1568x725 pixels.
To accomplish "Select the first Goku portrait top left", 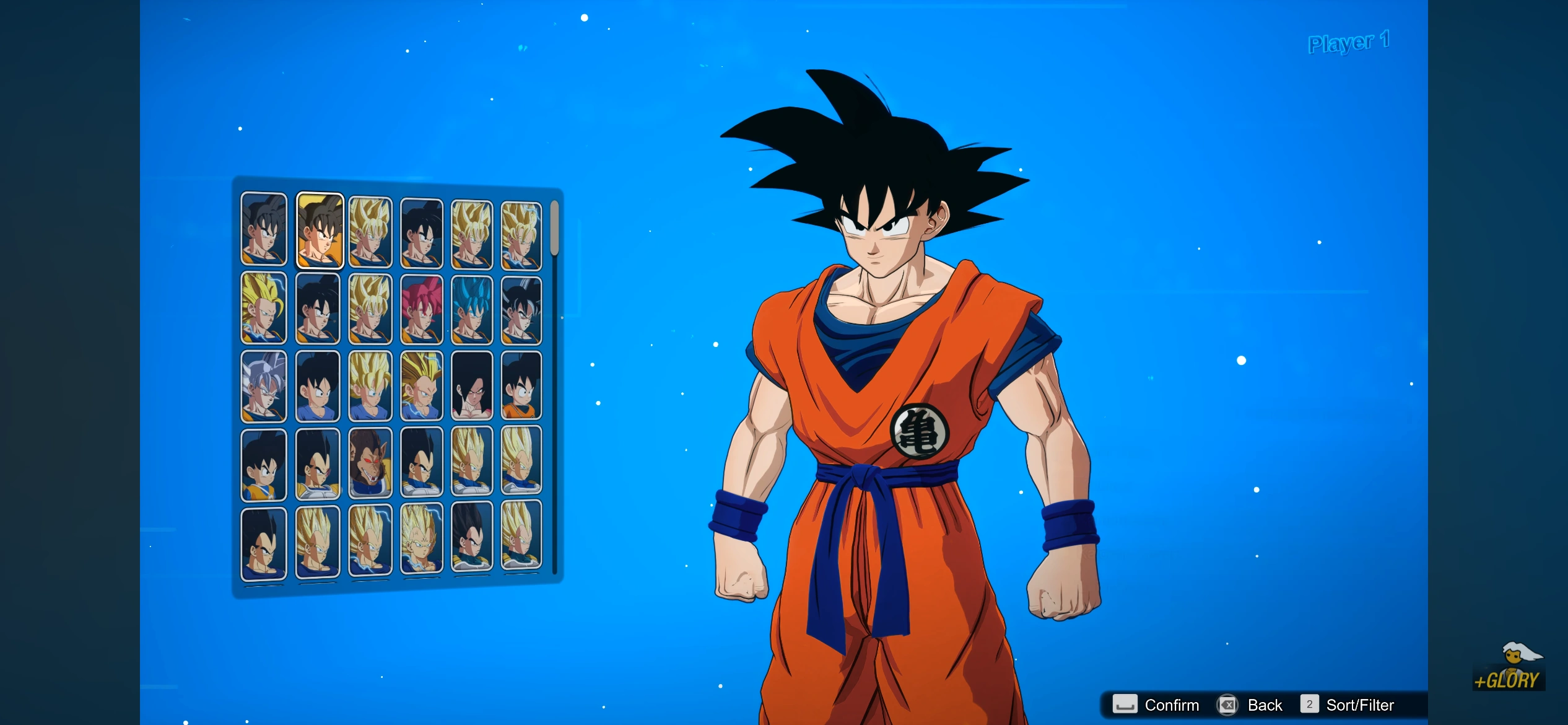I will (x=263, y=231).
